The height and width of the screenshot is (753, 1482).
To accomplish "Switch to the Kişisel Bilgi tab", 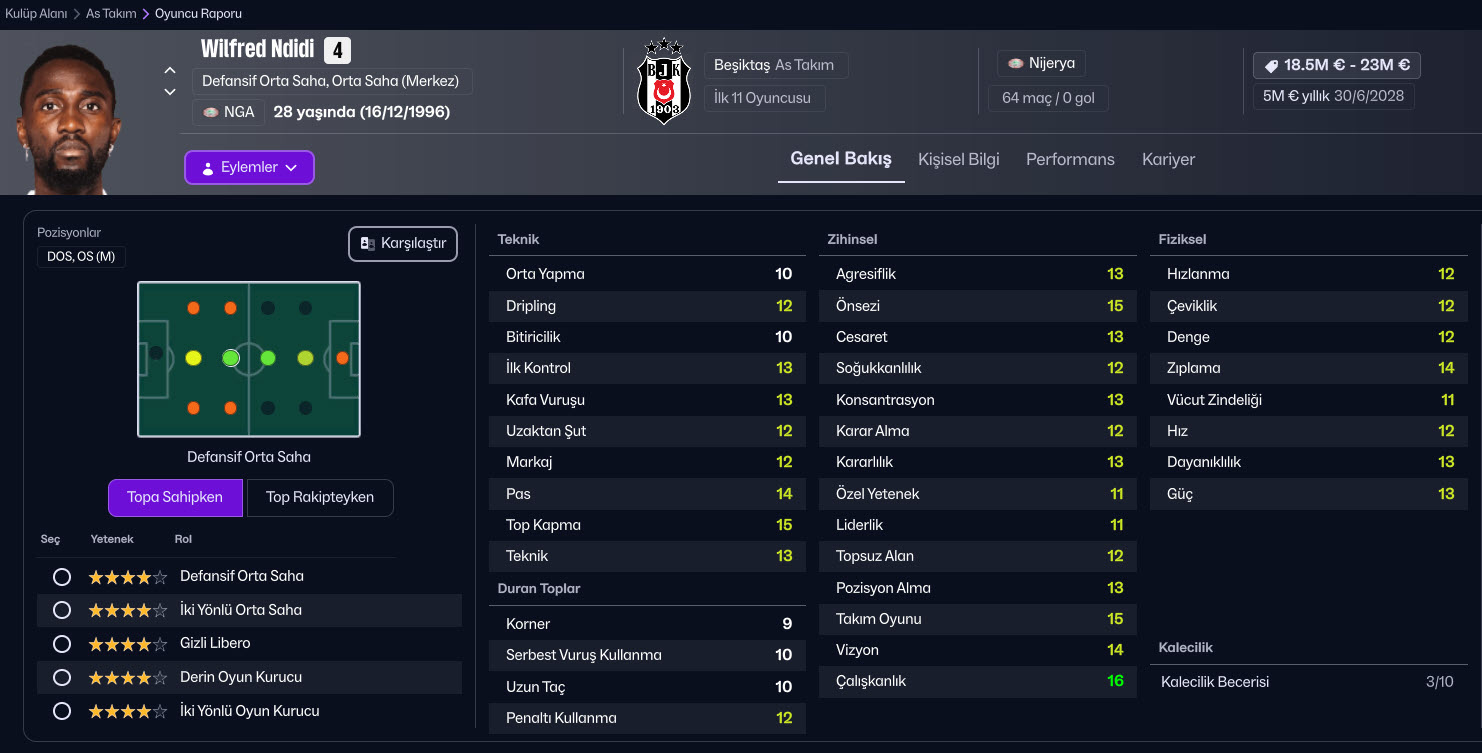I will coord(958,159).
